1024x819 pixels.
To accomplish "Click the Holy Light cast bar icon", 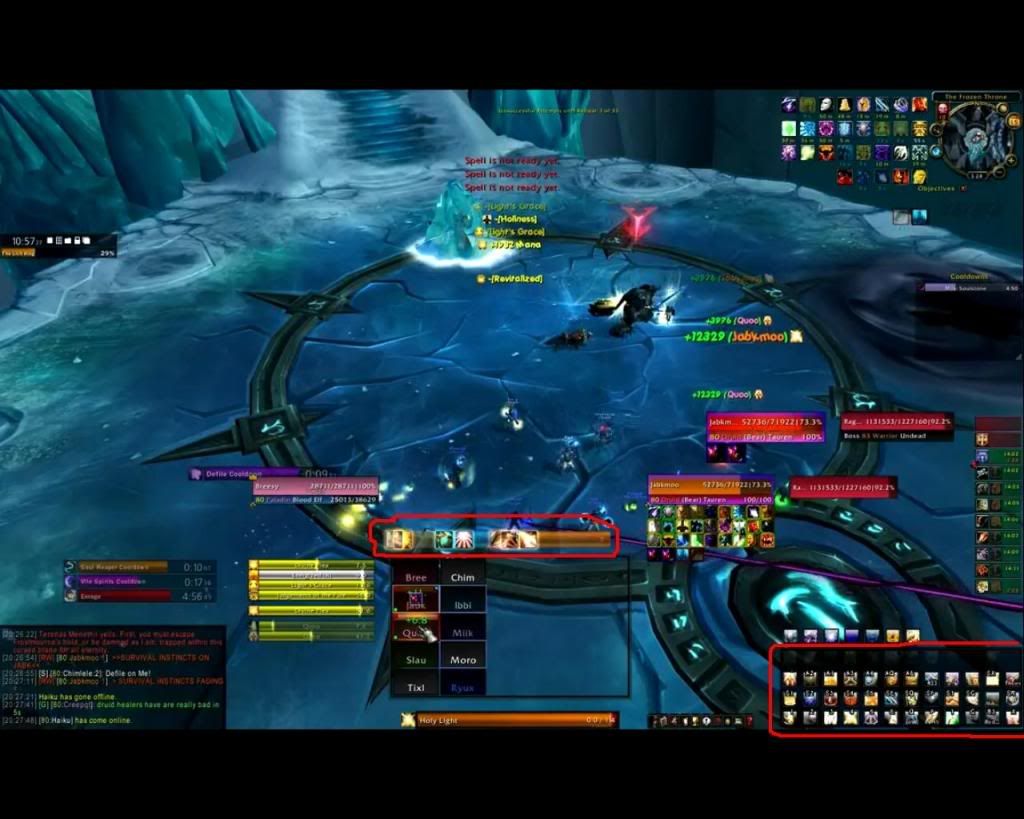I will tap(407, 720).
